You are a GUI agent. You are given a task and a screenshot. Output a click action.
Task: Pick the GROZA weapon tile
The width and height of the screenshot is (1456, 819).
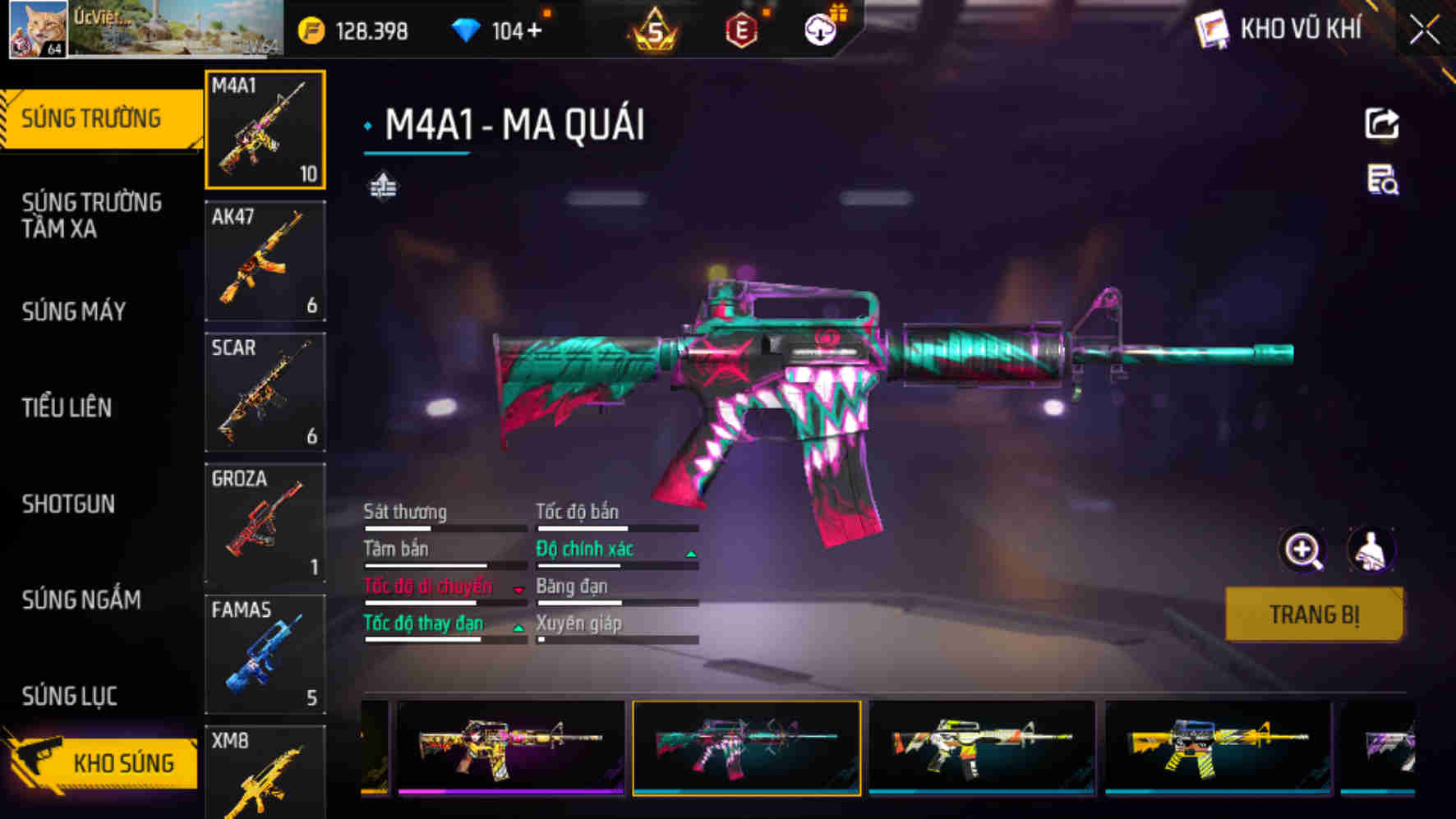click(265, 522)
